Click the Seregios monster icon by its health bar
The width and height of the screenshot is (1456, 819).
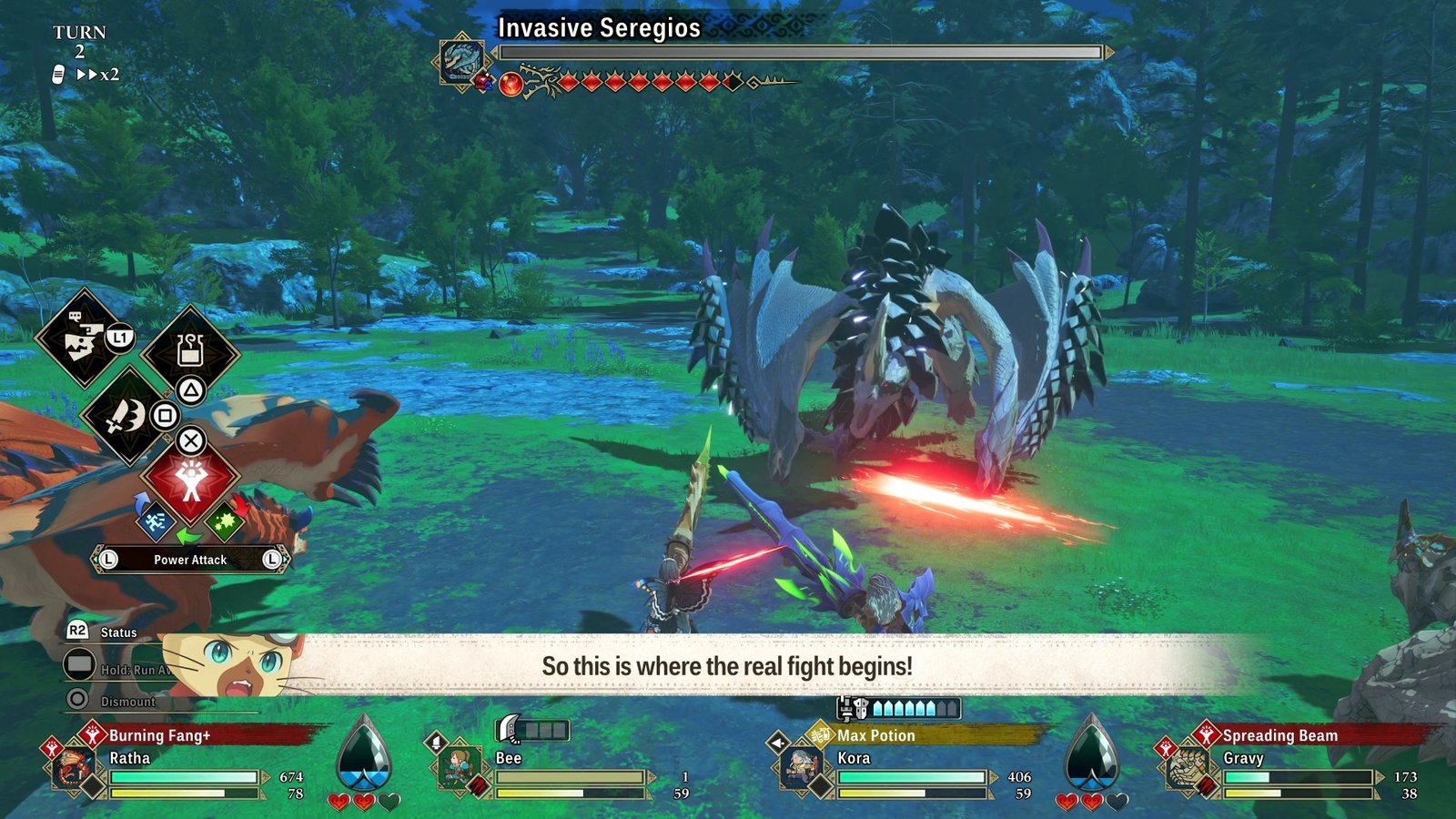[x=462, y=56]
